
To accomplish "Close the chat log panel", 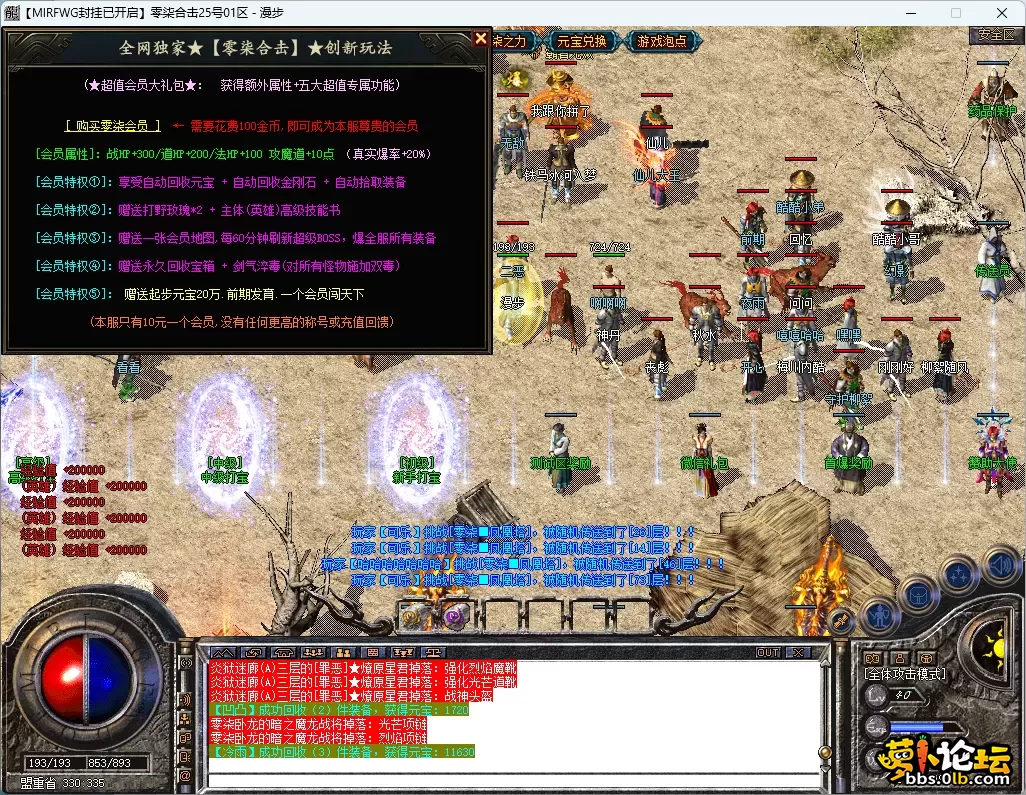I will point(797,652).
